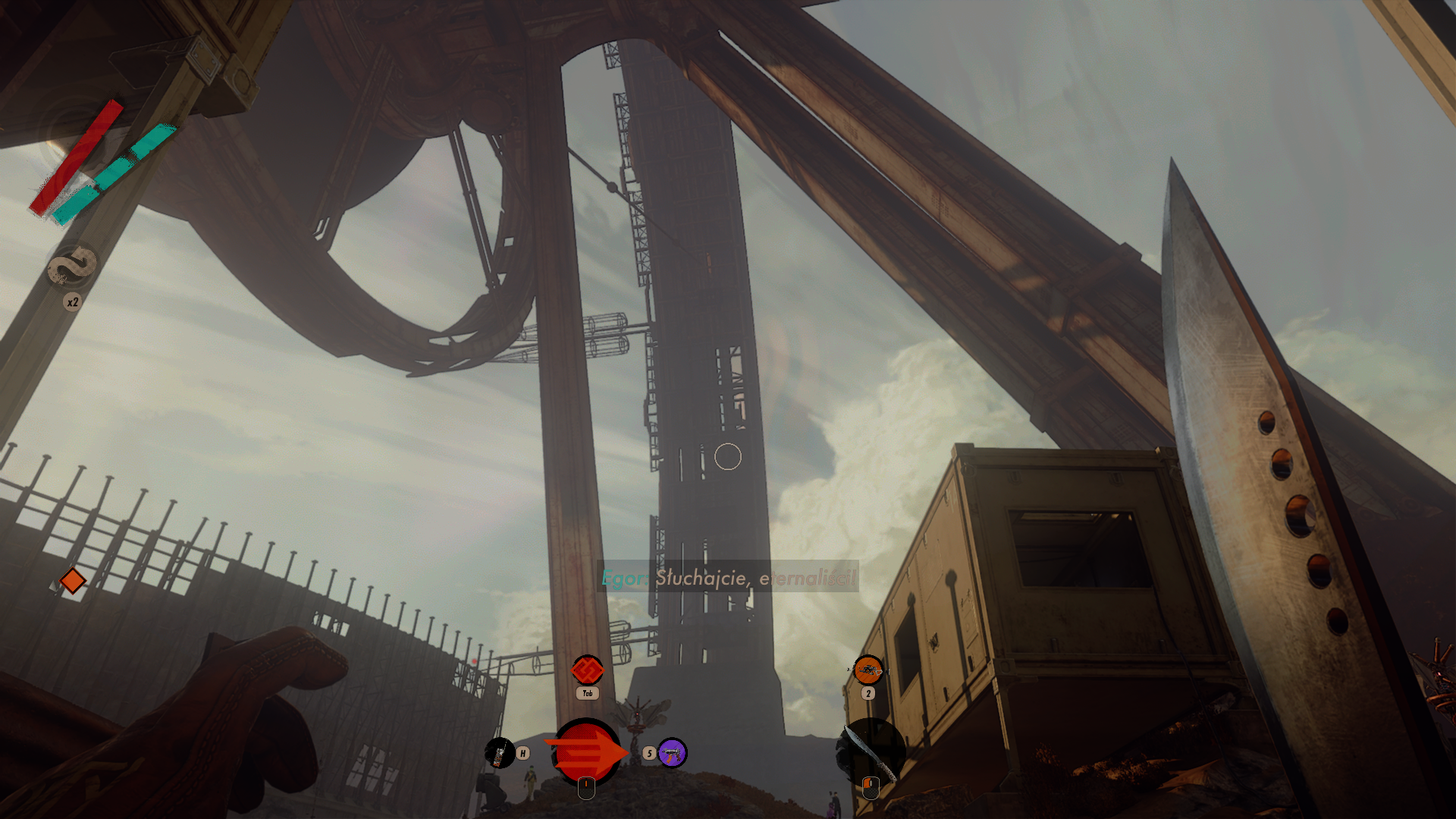Choose the machete weapon slot
1456x819 pixels.
point(871,751)
